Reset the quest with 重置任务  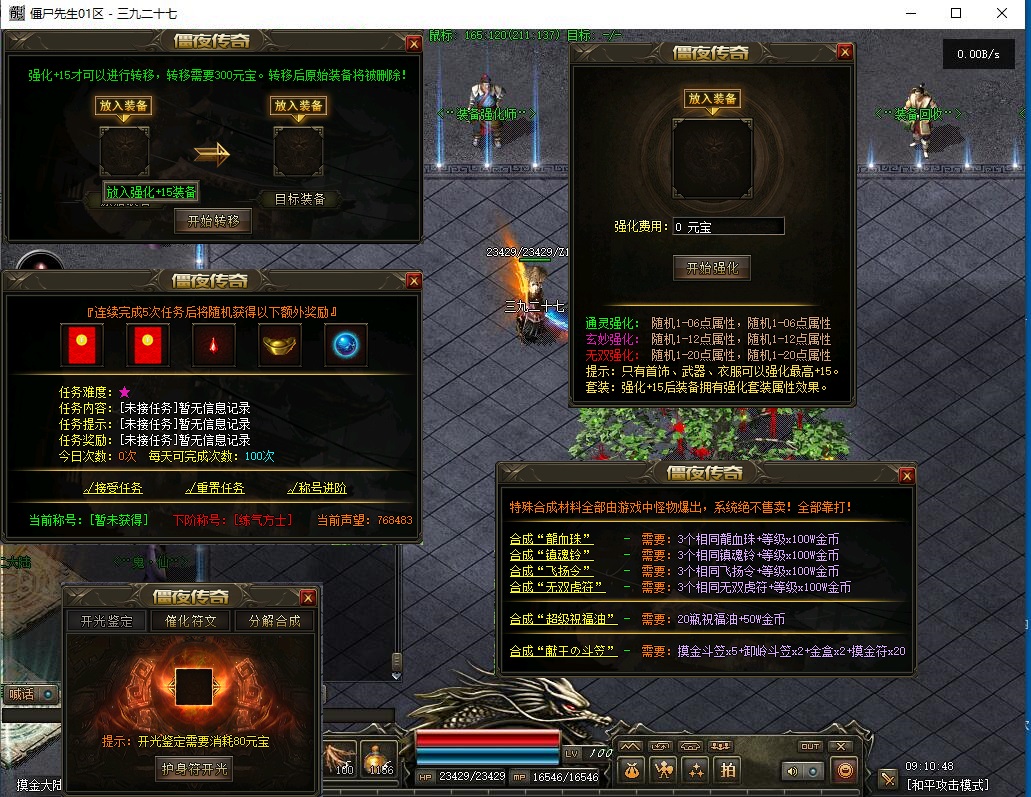coord(215,488)
